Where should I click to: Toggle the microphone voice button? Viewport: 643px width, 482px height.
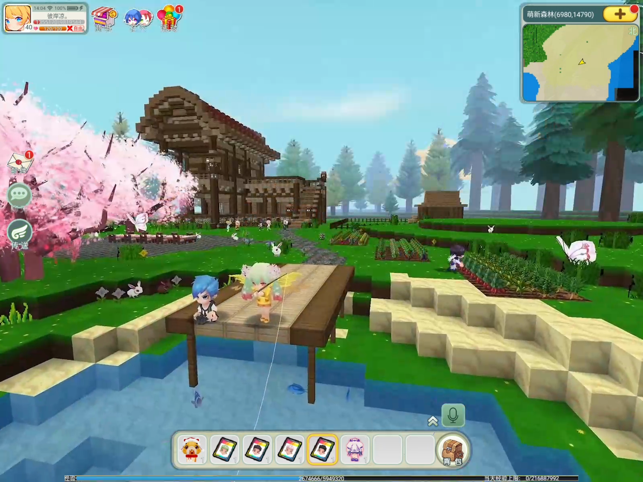click(453, 415)
